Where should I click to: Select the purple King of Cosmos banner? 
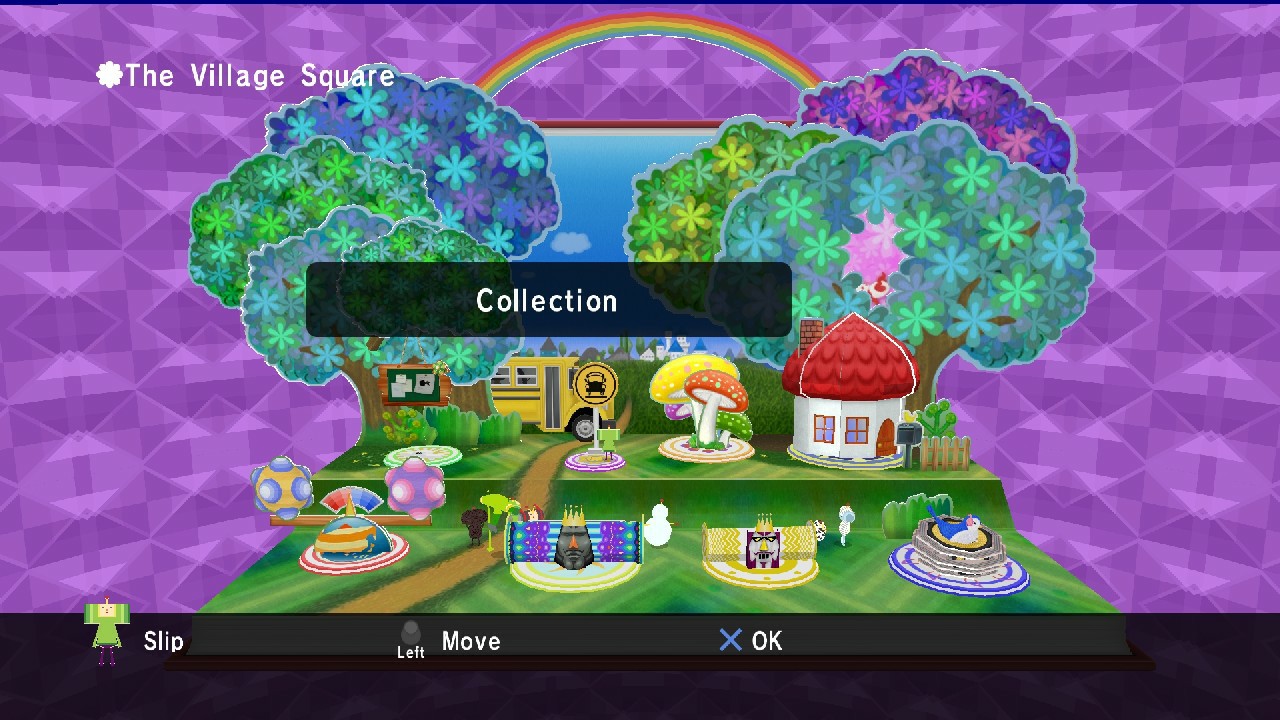(573, 540)
